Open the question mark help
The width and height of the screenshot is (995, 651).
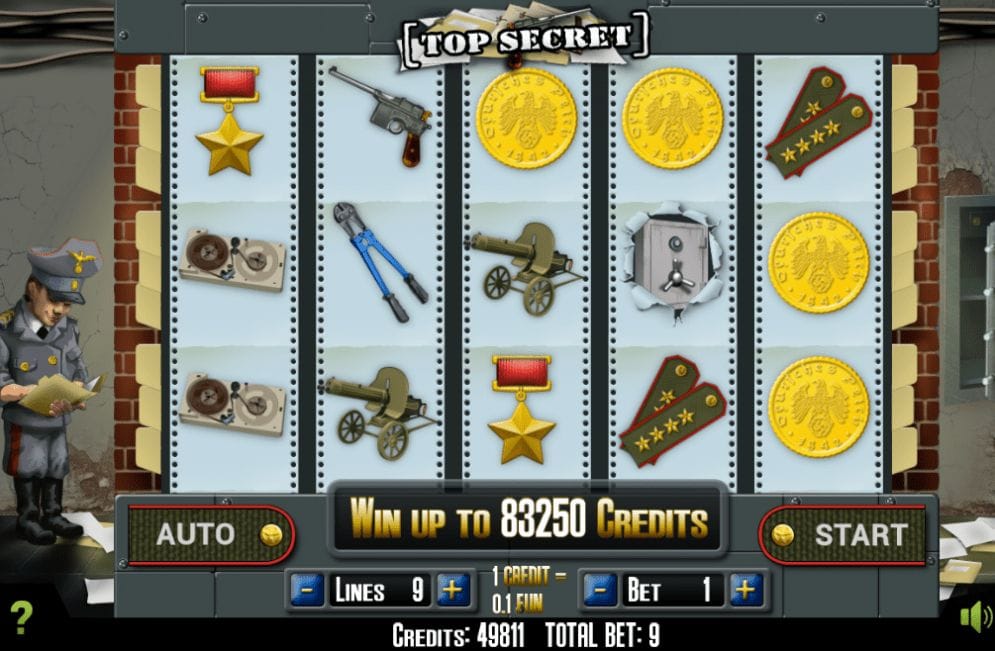pos(21,618)
